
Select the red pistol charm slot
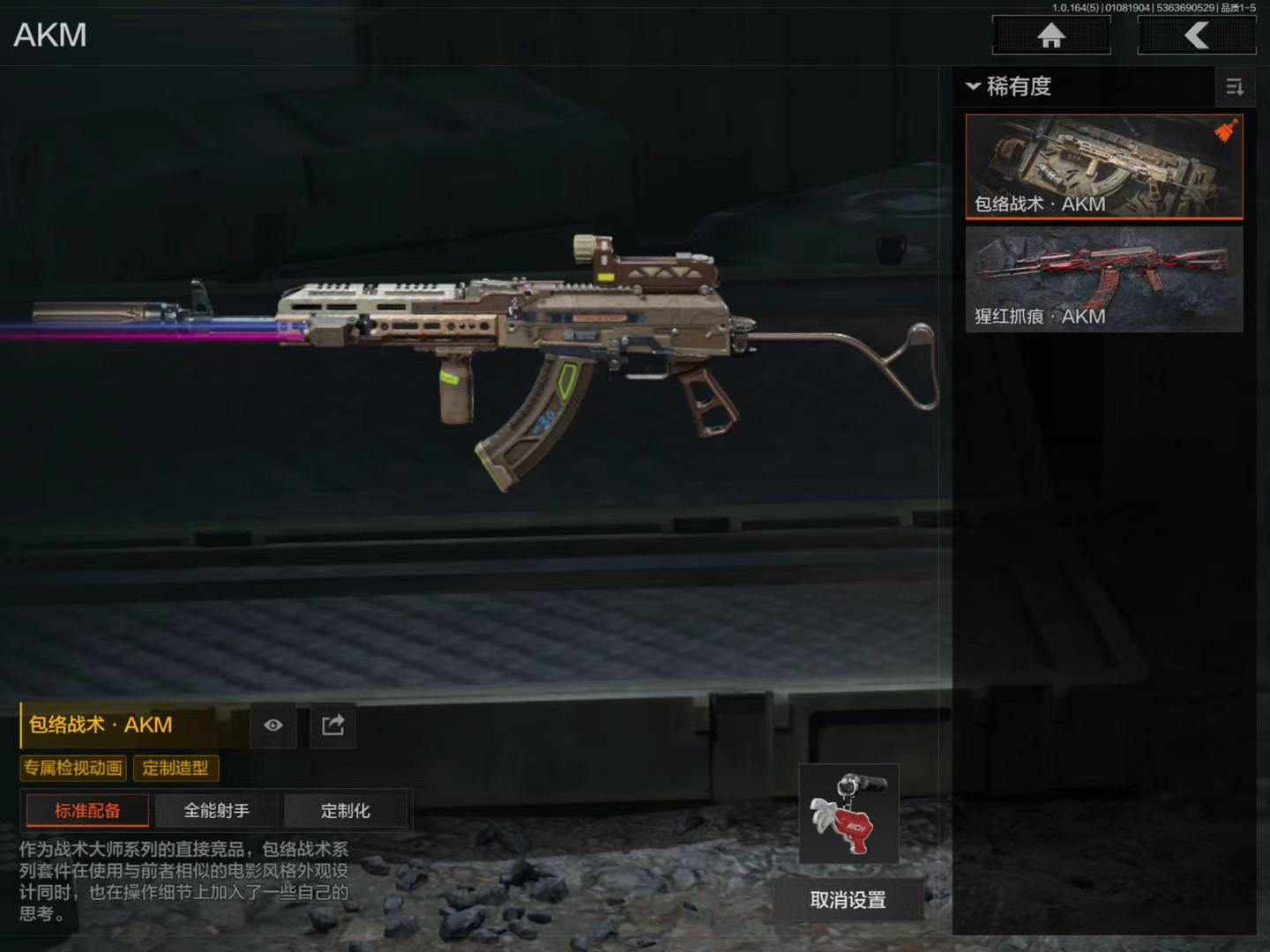(x=848, y=814)
